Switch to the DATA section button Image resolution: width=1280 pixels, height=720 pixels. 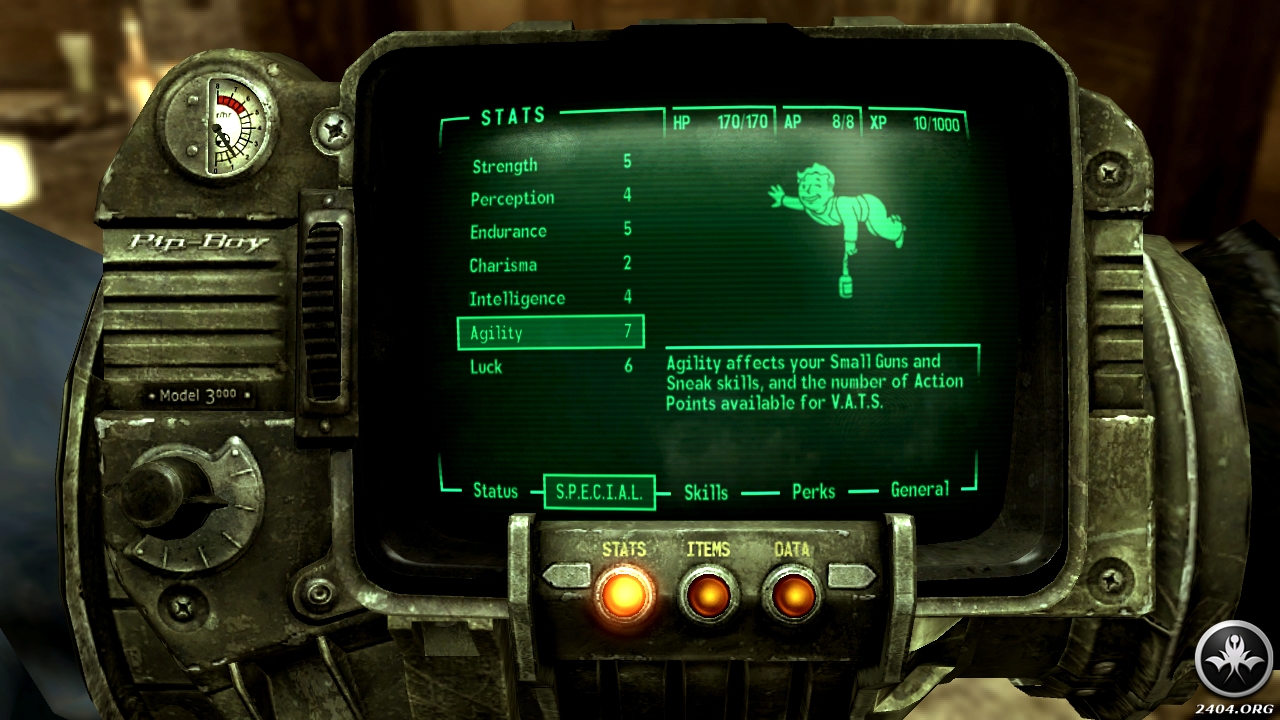792,594
